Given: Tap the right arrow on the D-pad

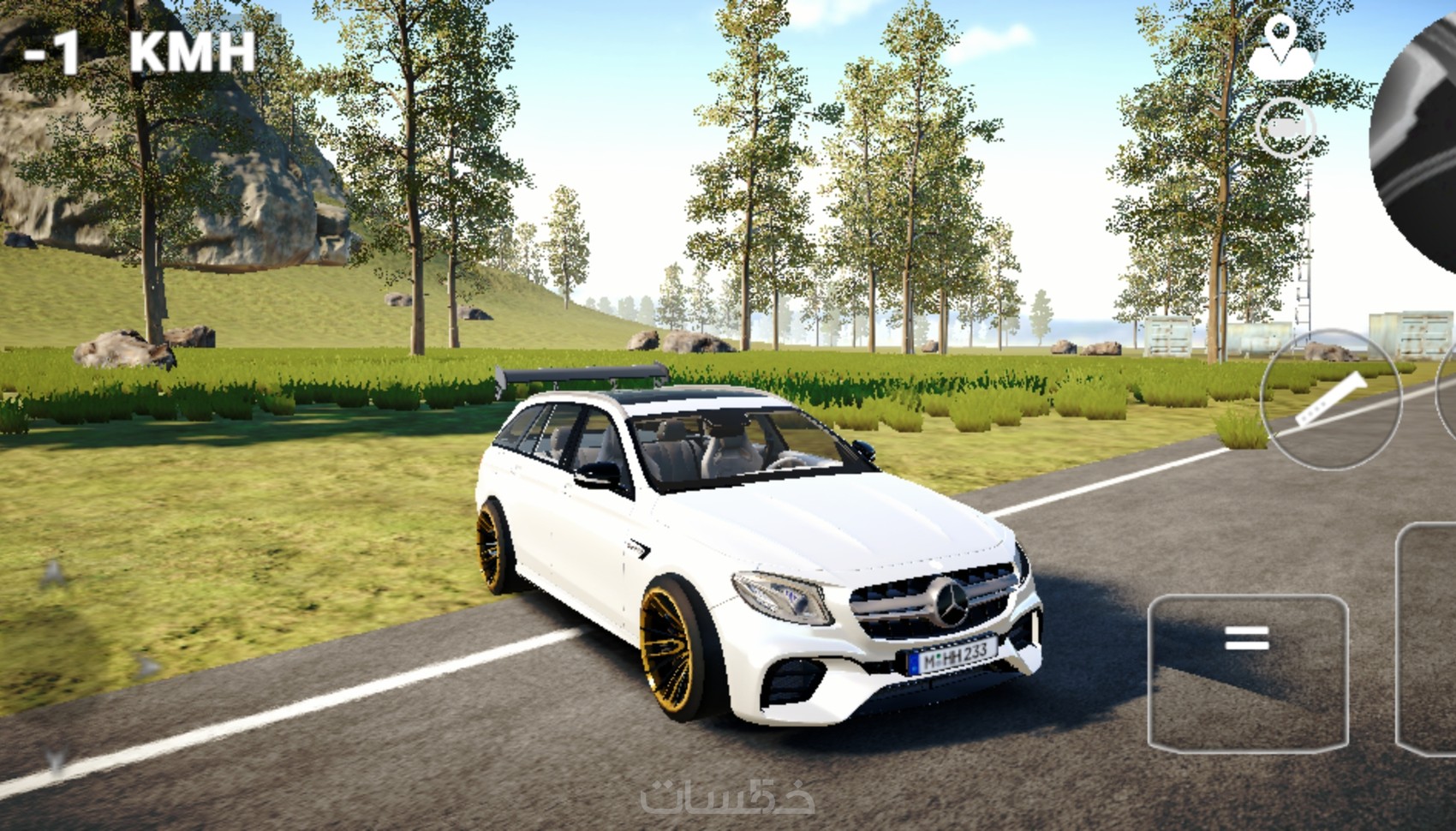Looking at the screenshot, I should pyautogui.click(x=147, y=666).
